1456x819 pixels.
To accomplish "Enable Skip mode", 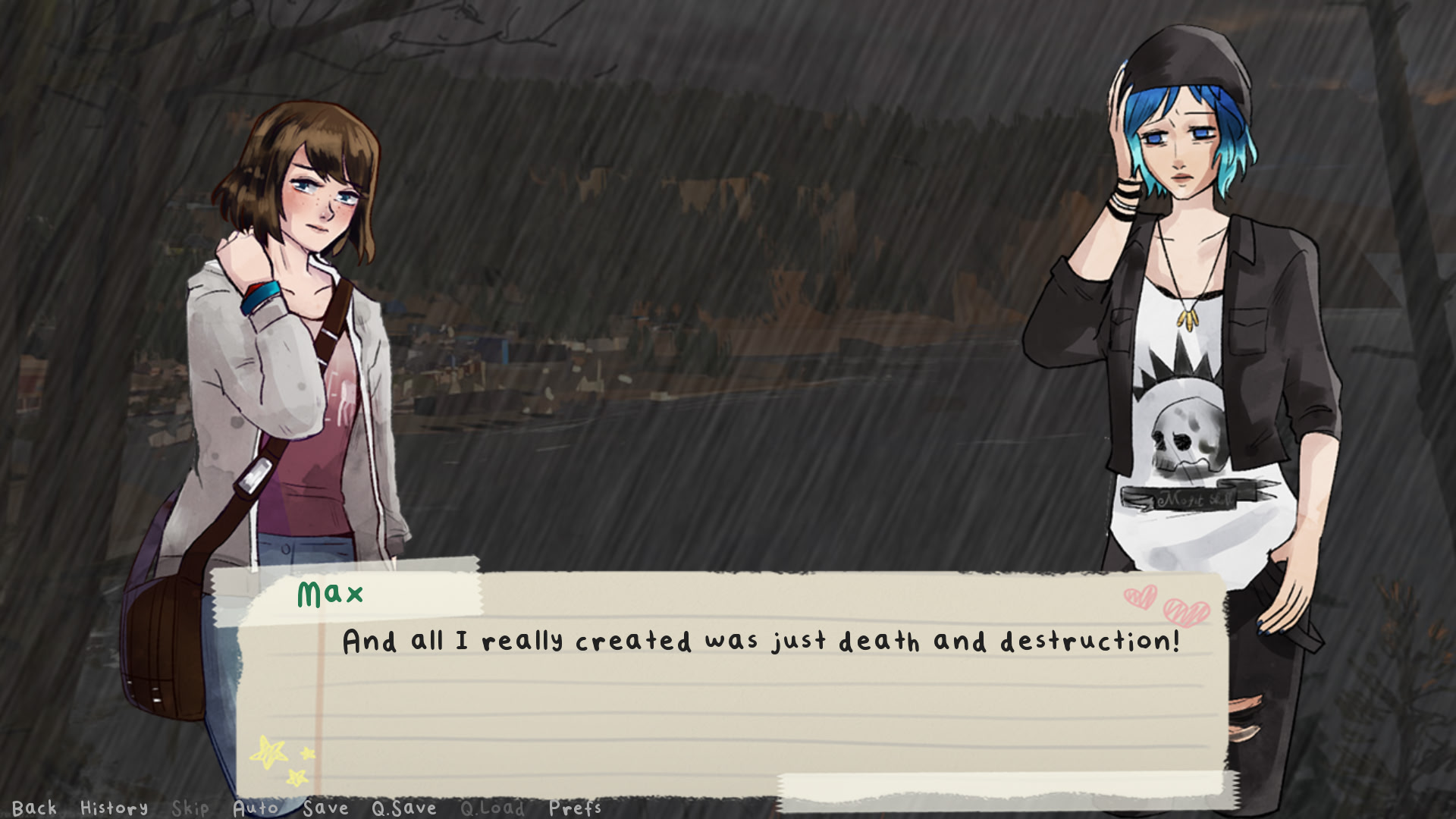I will (x=192, y=808).
